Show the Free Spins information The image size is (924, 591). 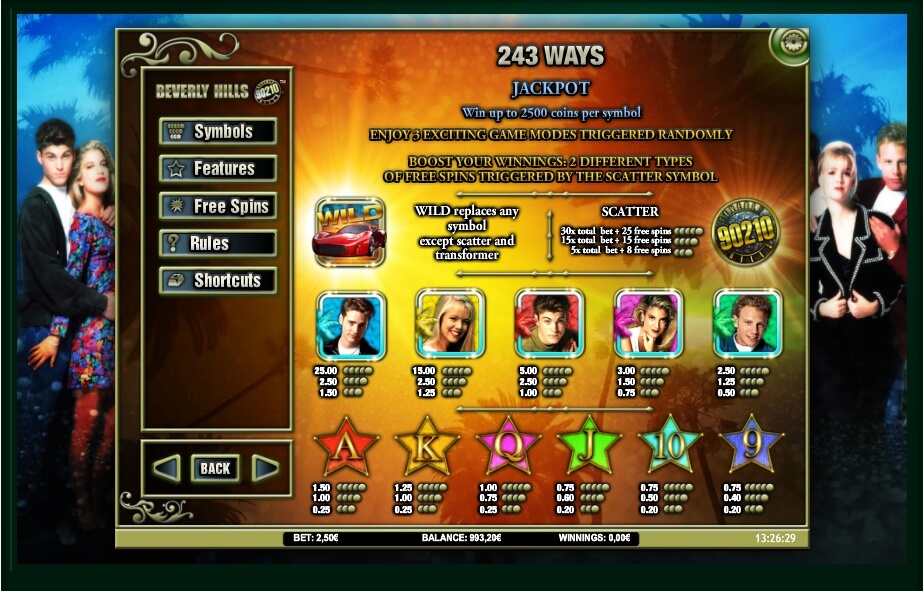(218, 206)
